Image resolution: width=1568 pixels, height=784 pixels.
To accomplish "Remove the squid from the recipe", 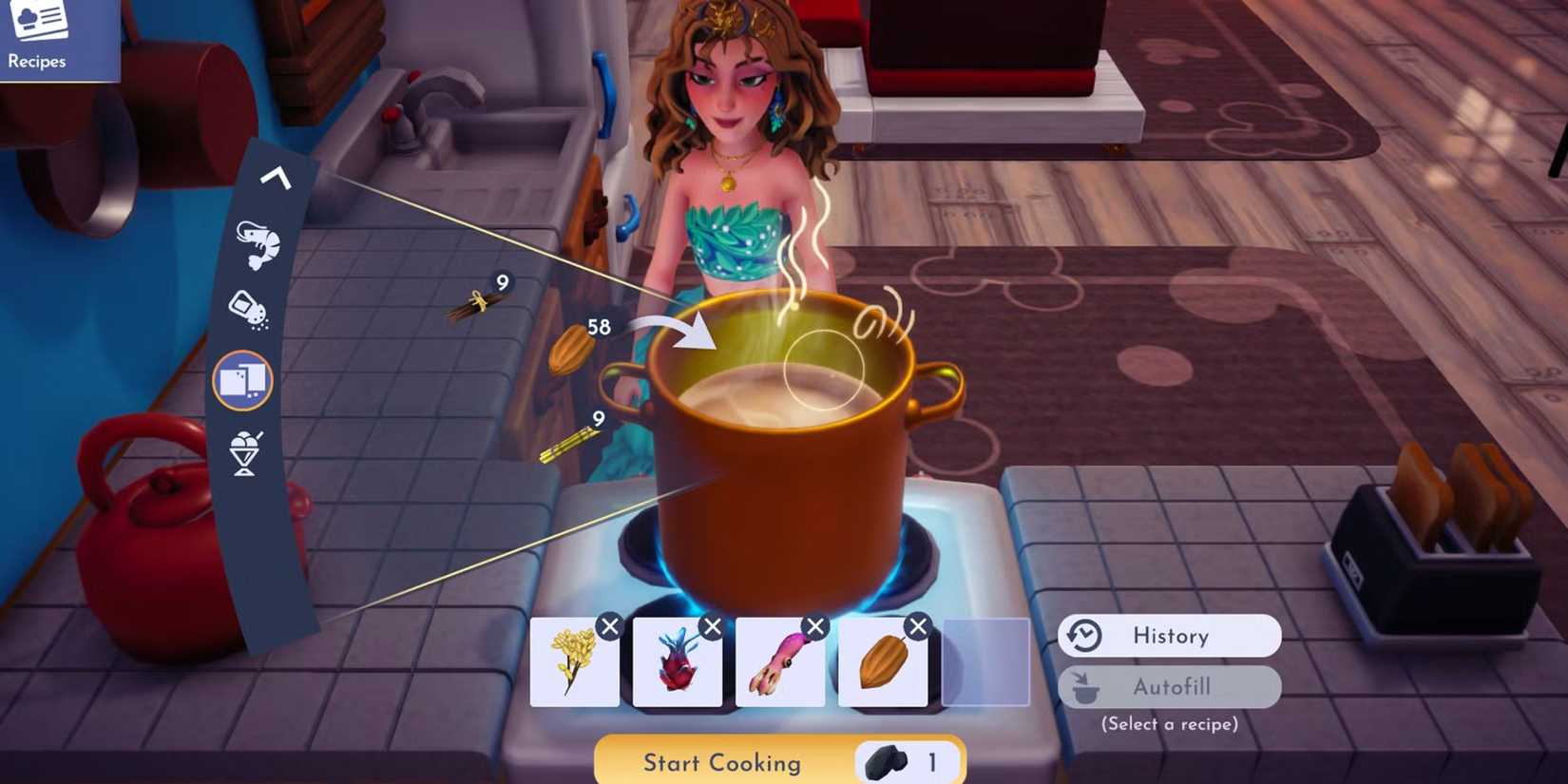I will (813, 627).
